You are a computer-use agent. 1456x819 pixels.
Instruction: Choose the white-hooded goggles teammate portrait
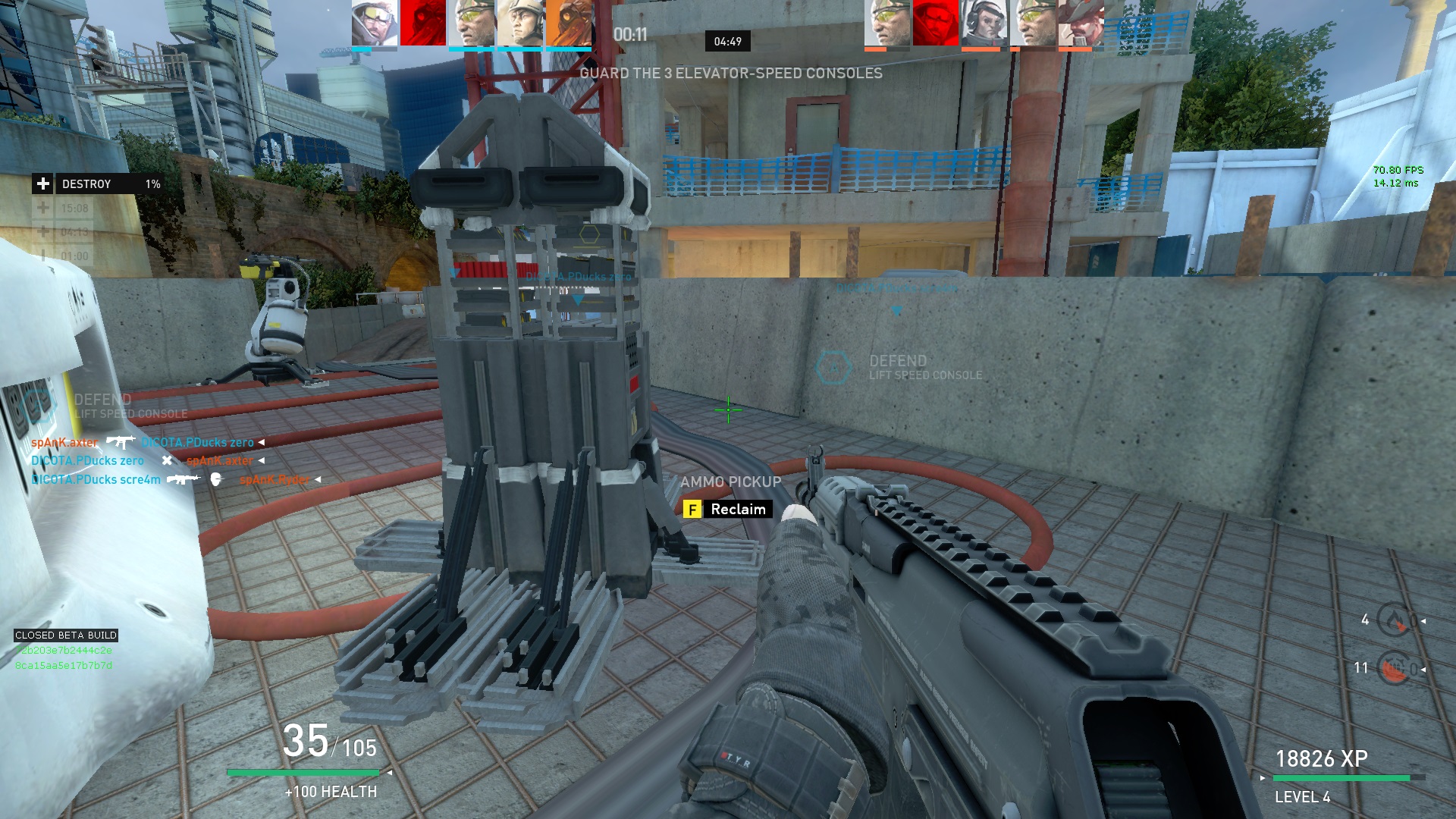(x=375, y=24)
